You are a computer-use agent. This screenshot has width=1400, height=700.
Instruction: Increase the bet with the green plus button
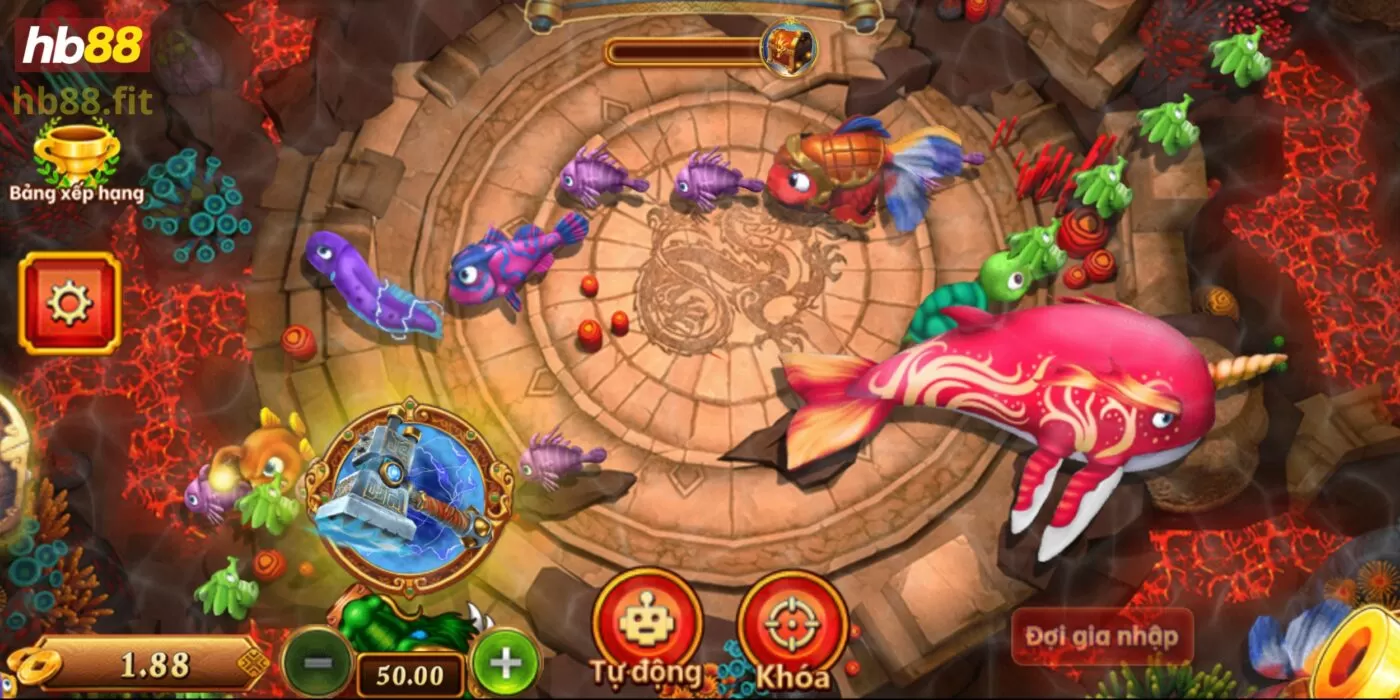pyautogui.click(x=506, y=661)
